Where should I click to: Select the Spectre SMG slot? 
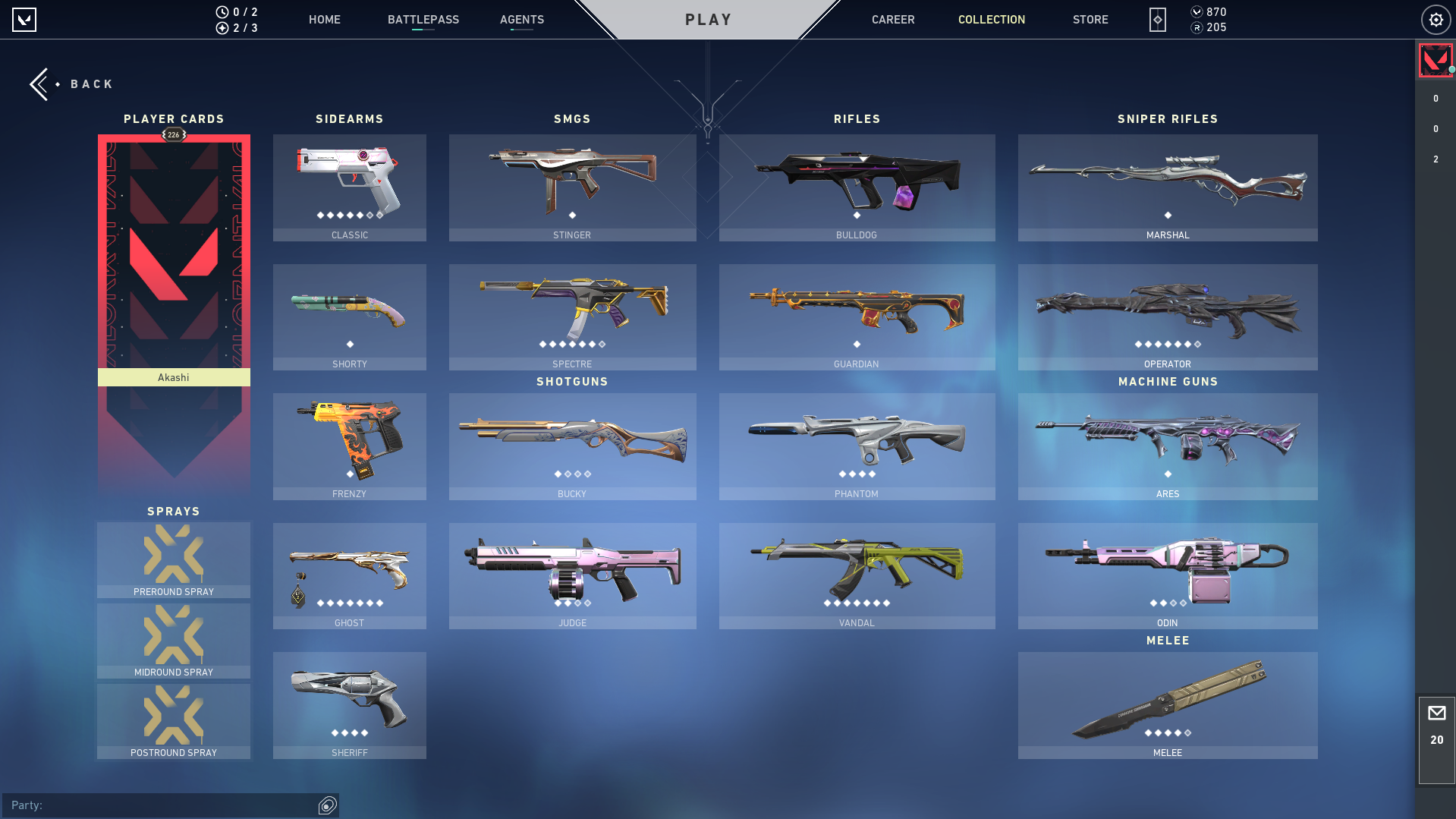pos(572,317)
